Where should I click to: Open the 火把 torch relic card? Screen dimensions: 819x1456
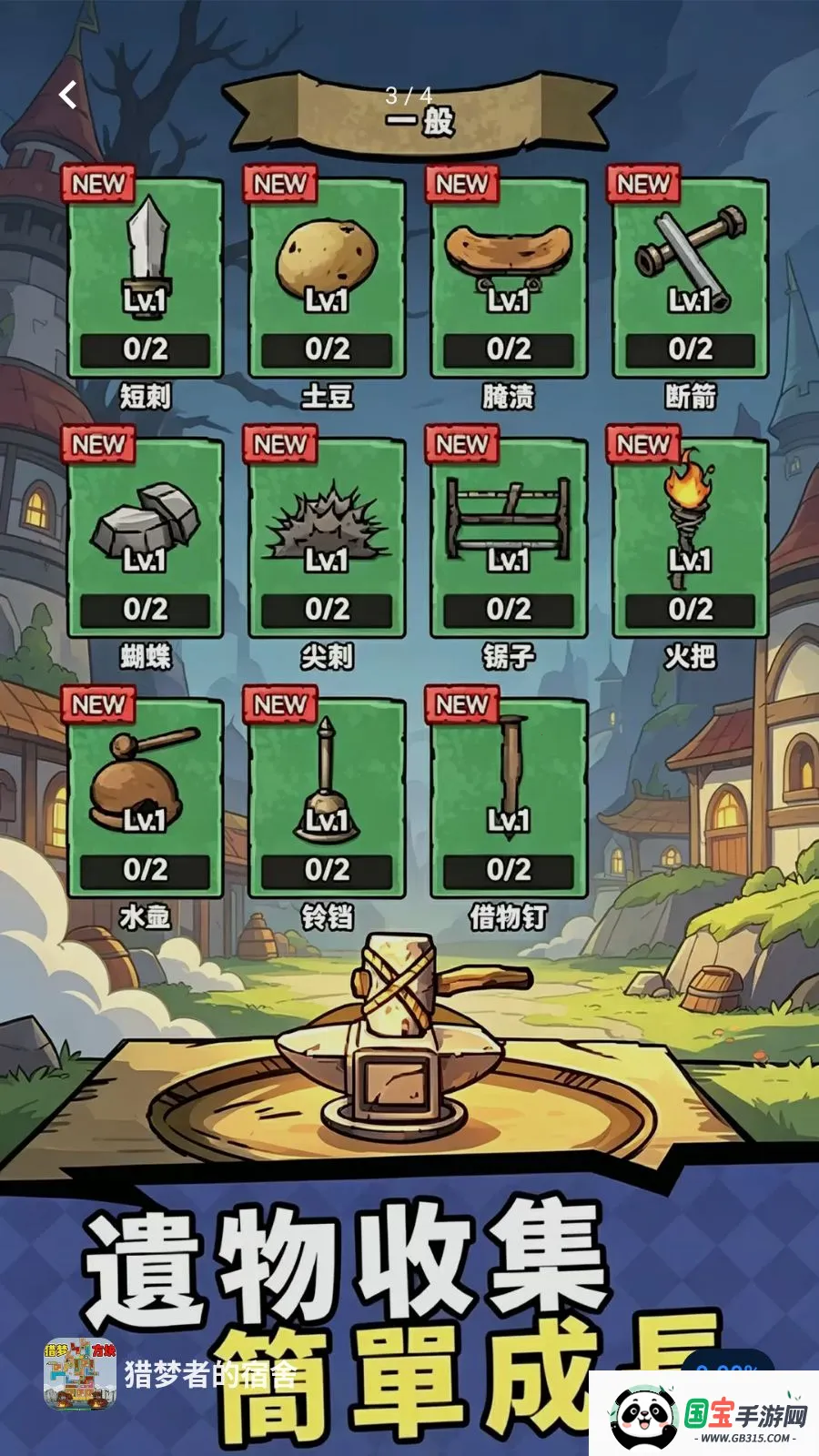point(691,539)
